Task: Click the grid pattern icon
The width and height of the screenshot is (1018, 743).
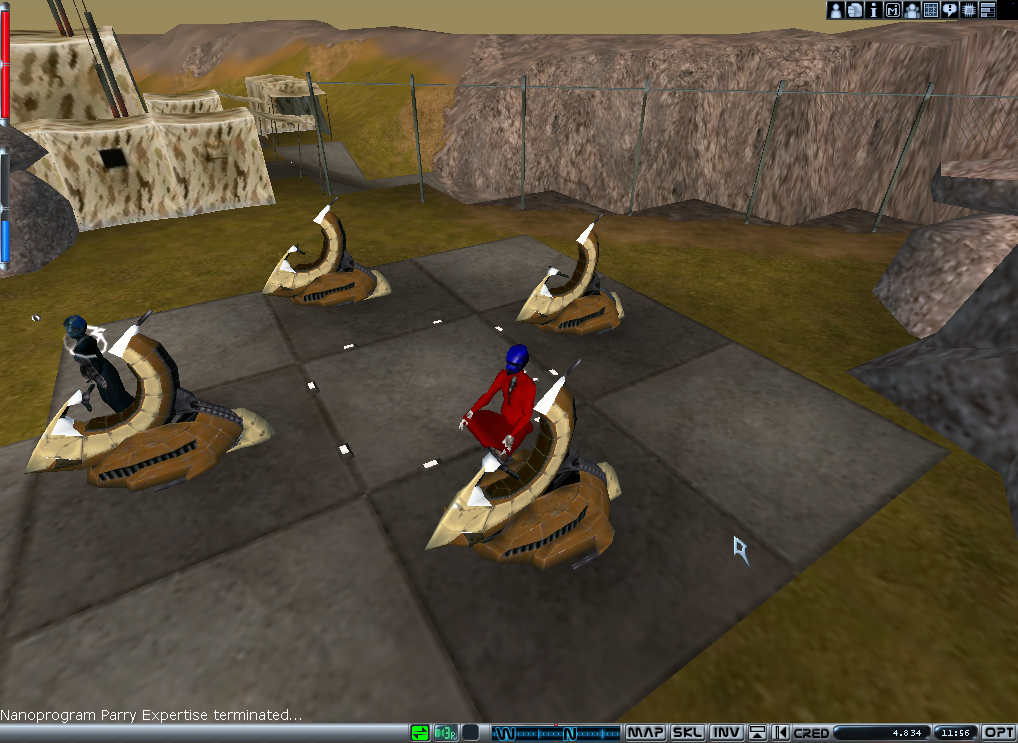Action: [x=931, y=10]
